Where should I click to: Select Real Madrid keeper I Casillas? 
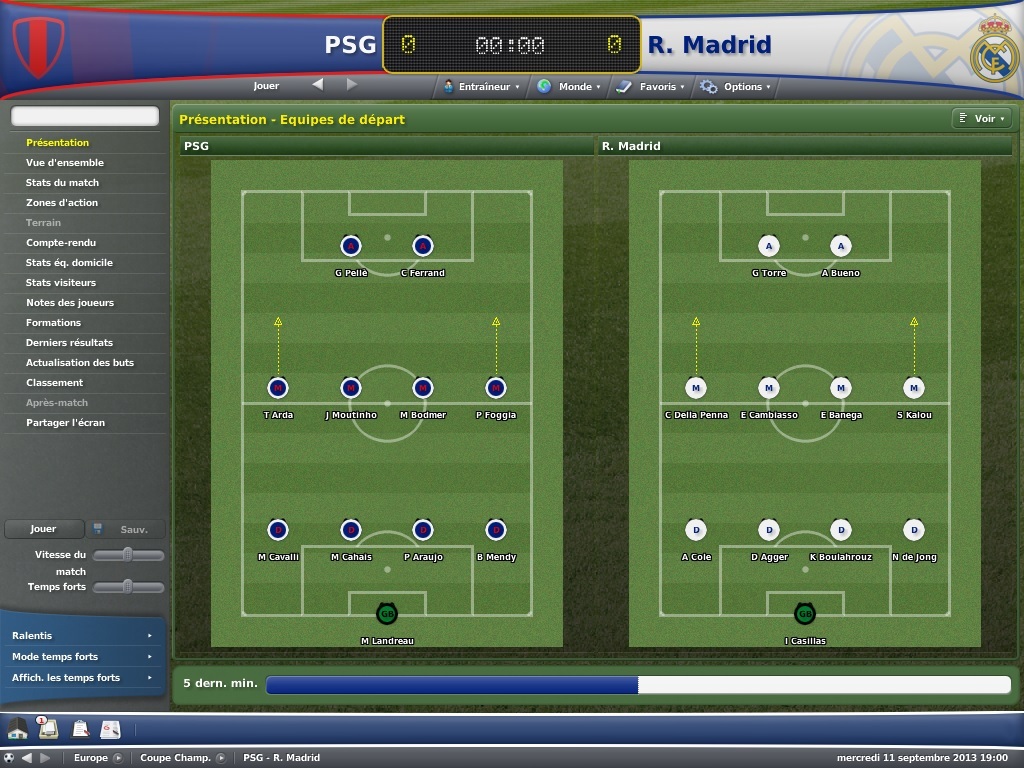[x=805, y=614]
